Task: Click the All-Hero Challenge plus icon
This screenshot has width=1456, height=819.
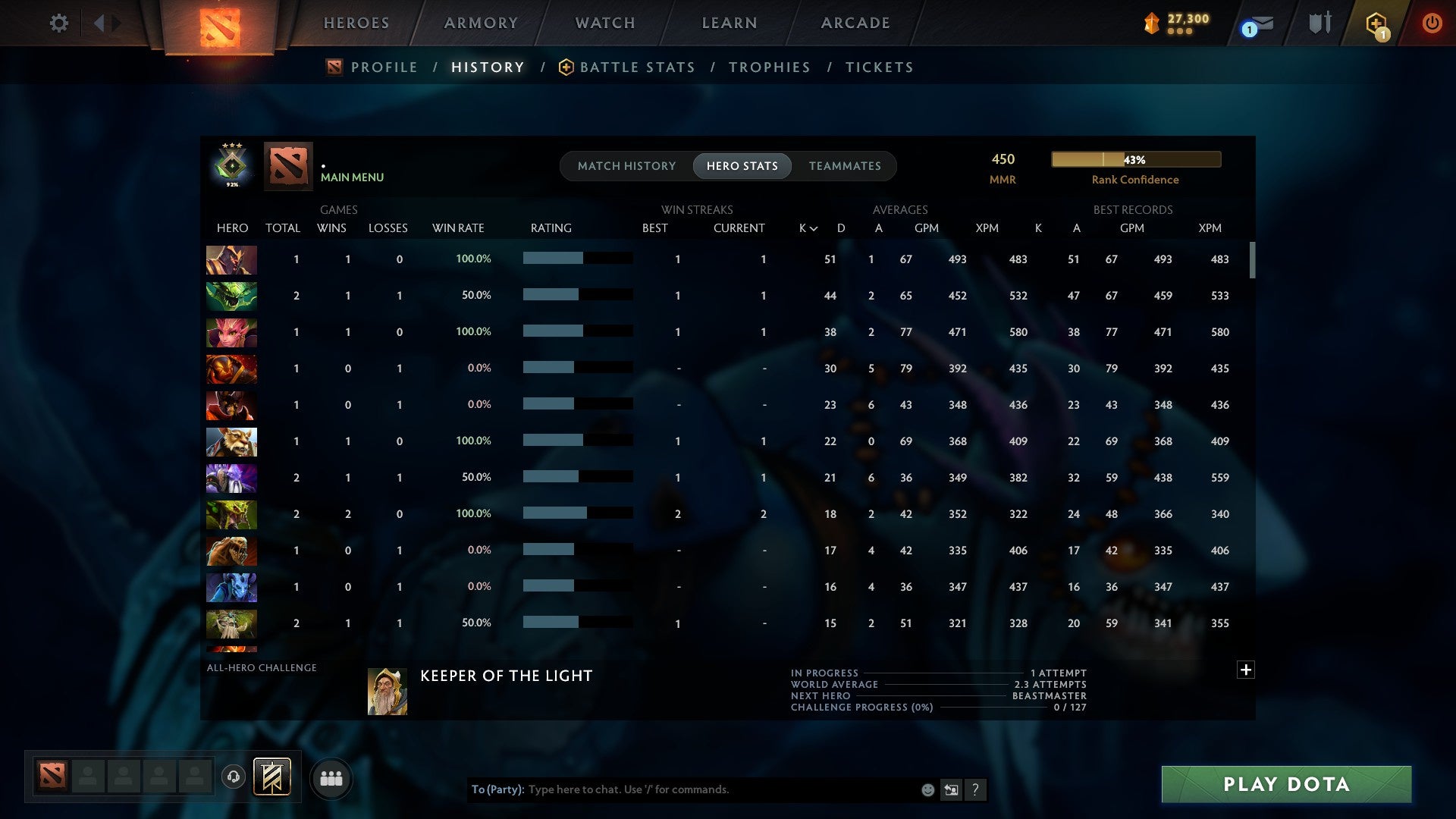Action: pyautogui.click(x=1246, y=670)
